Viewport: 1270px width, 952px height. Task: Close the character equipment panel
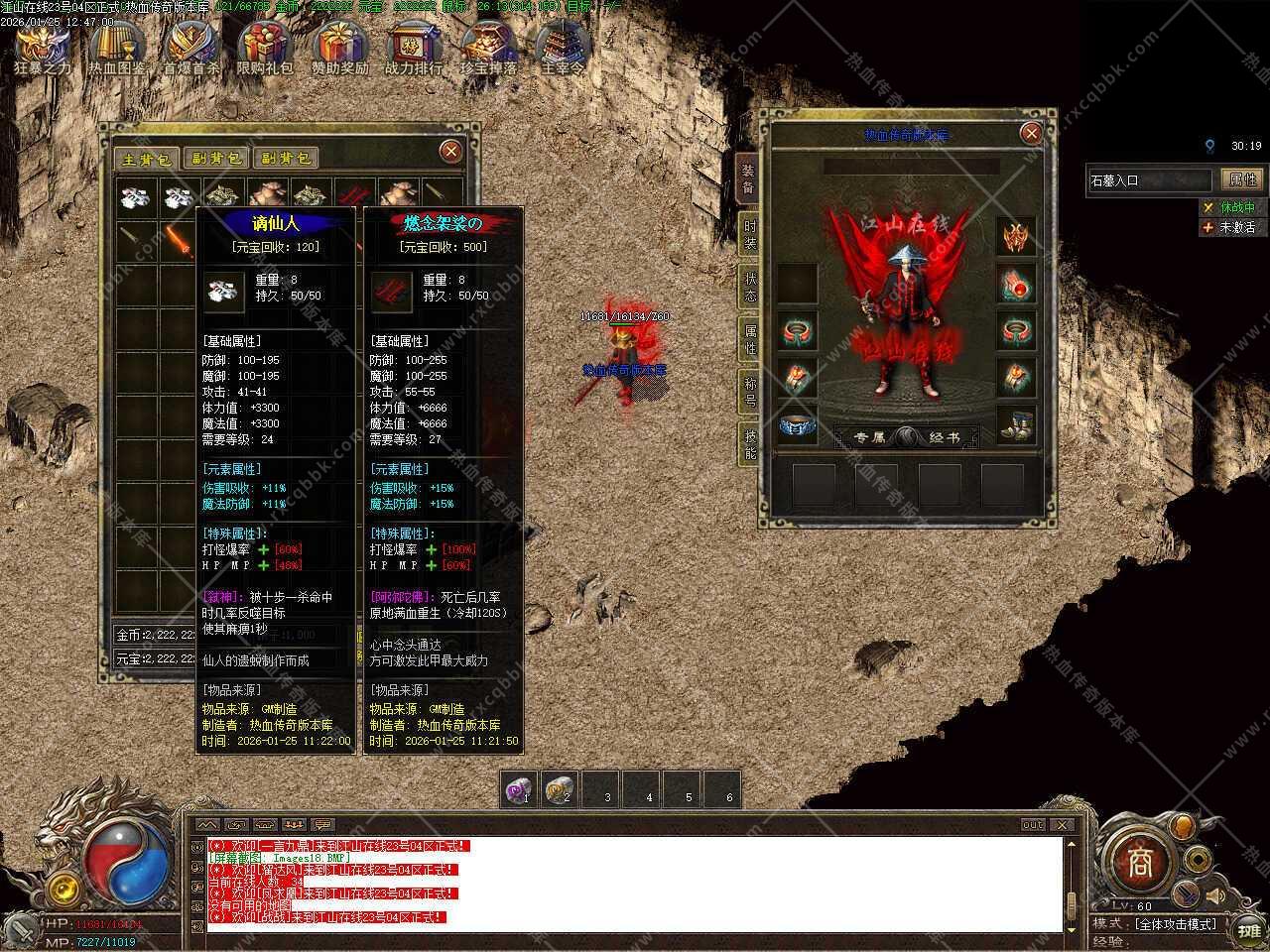pyautogui.click(x=1031, y=134)
